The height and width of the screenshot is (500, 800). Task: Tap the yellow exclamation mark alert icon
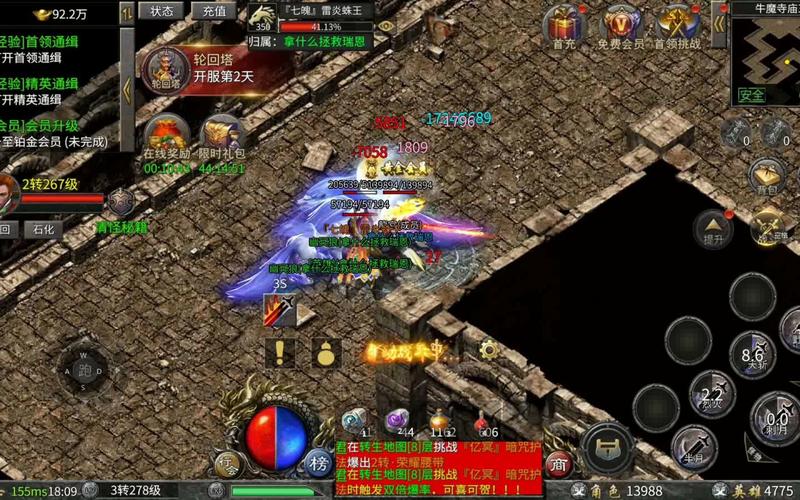281,352
